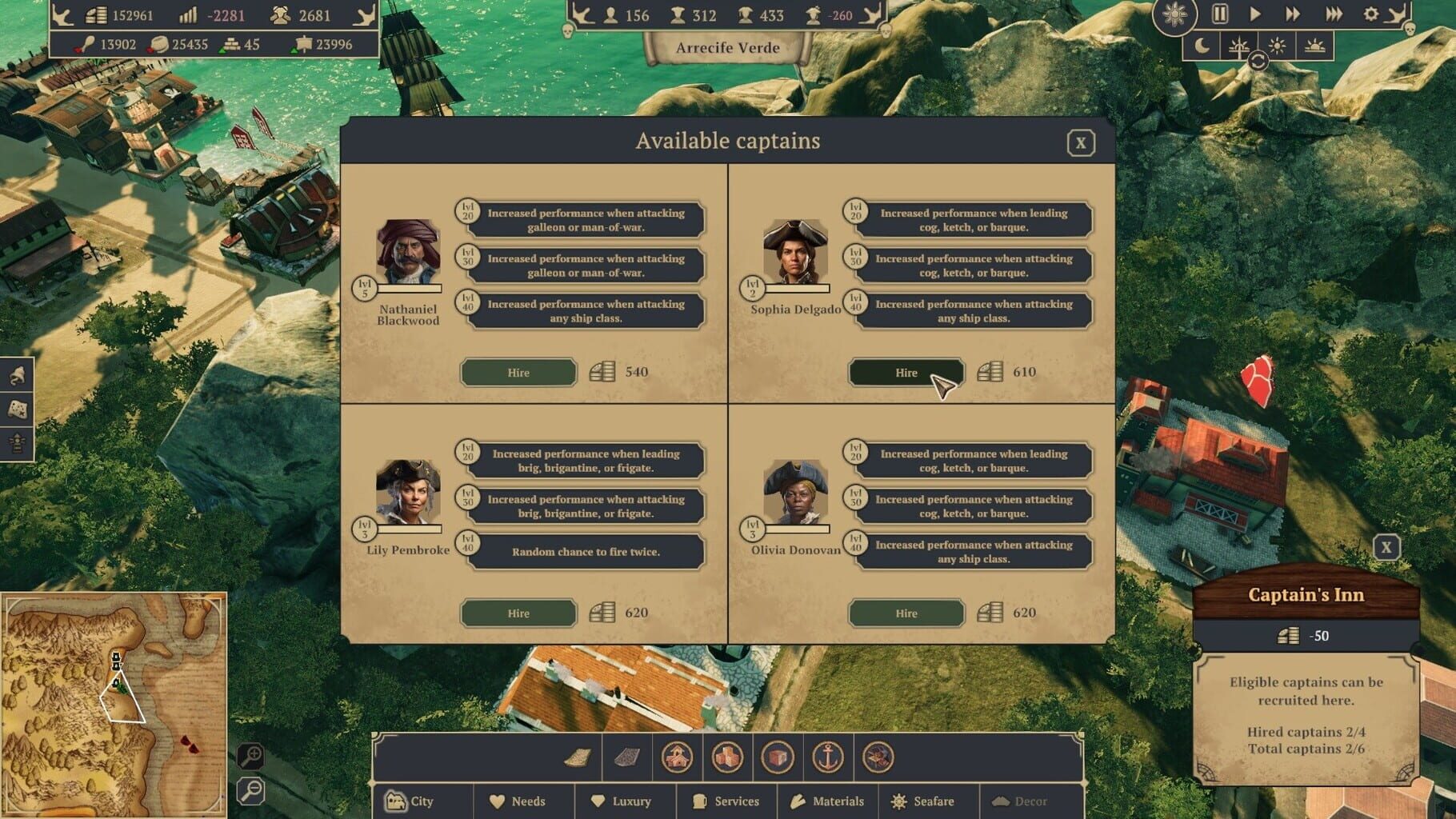Open the bell notifications panel on left sidebar
The image size is (1456, 819).
pyautogui.click(x=16, y=374)
